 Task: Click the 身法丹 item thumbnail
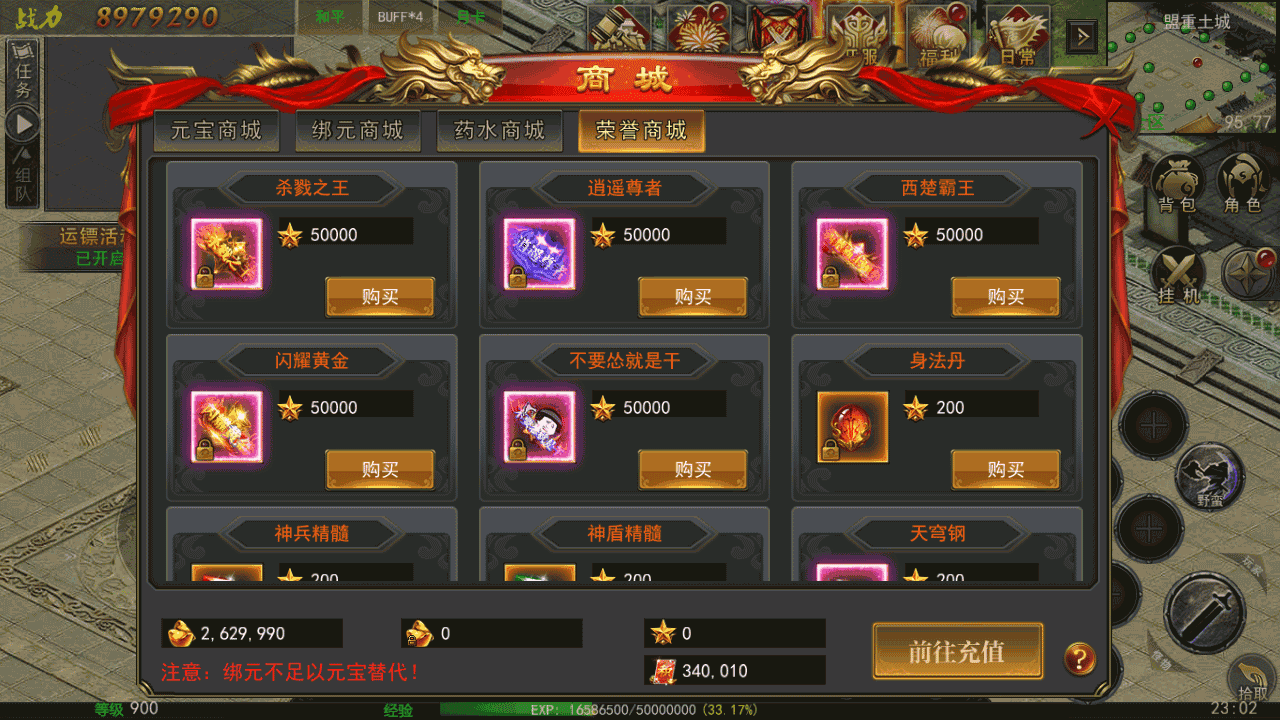[x=851, y=426]
